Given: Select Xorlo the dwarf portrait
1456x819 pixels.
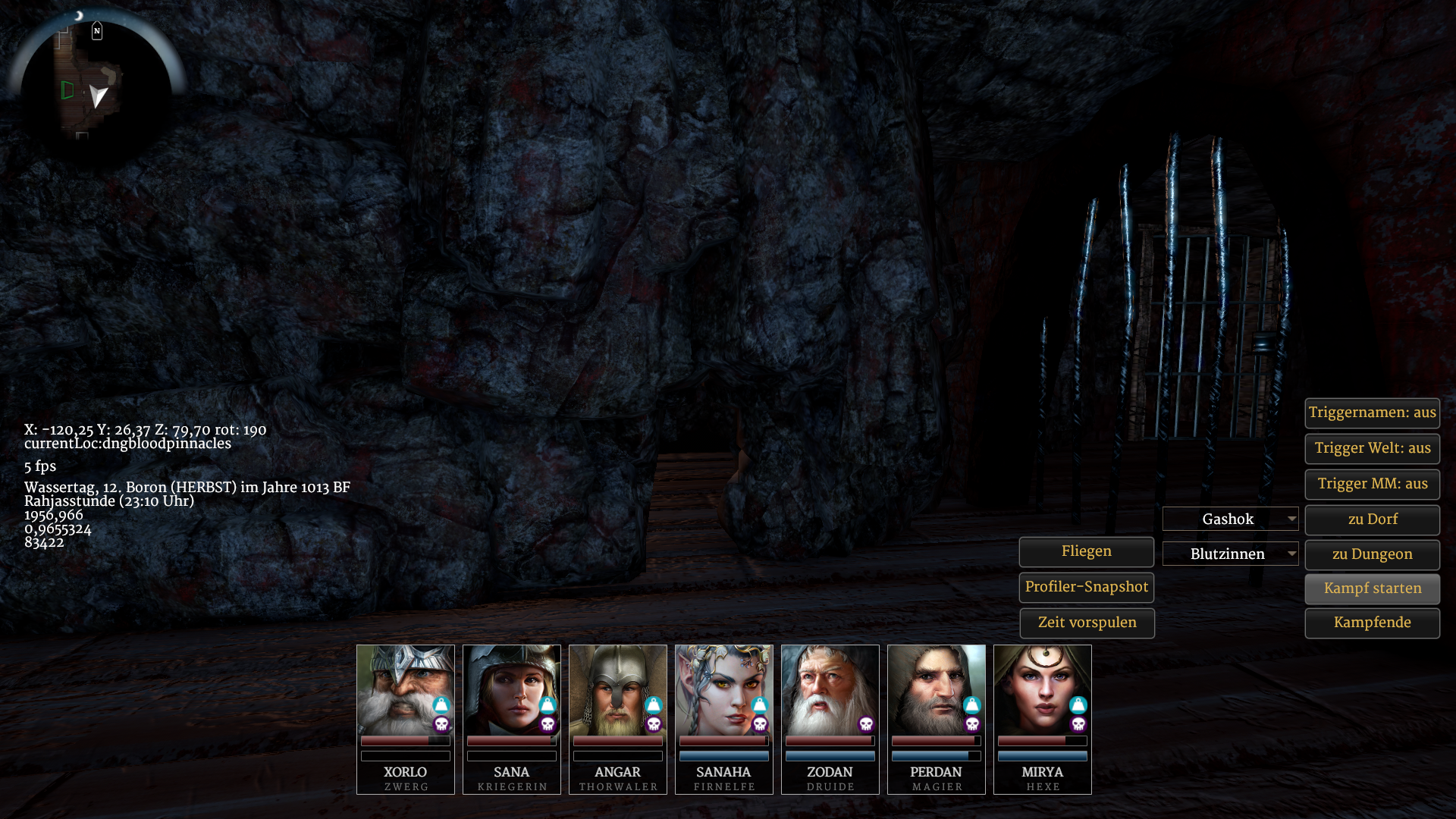Looking at the screenshot, I should [405, 690].
